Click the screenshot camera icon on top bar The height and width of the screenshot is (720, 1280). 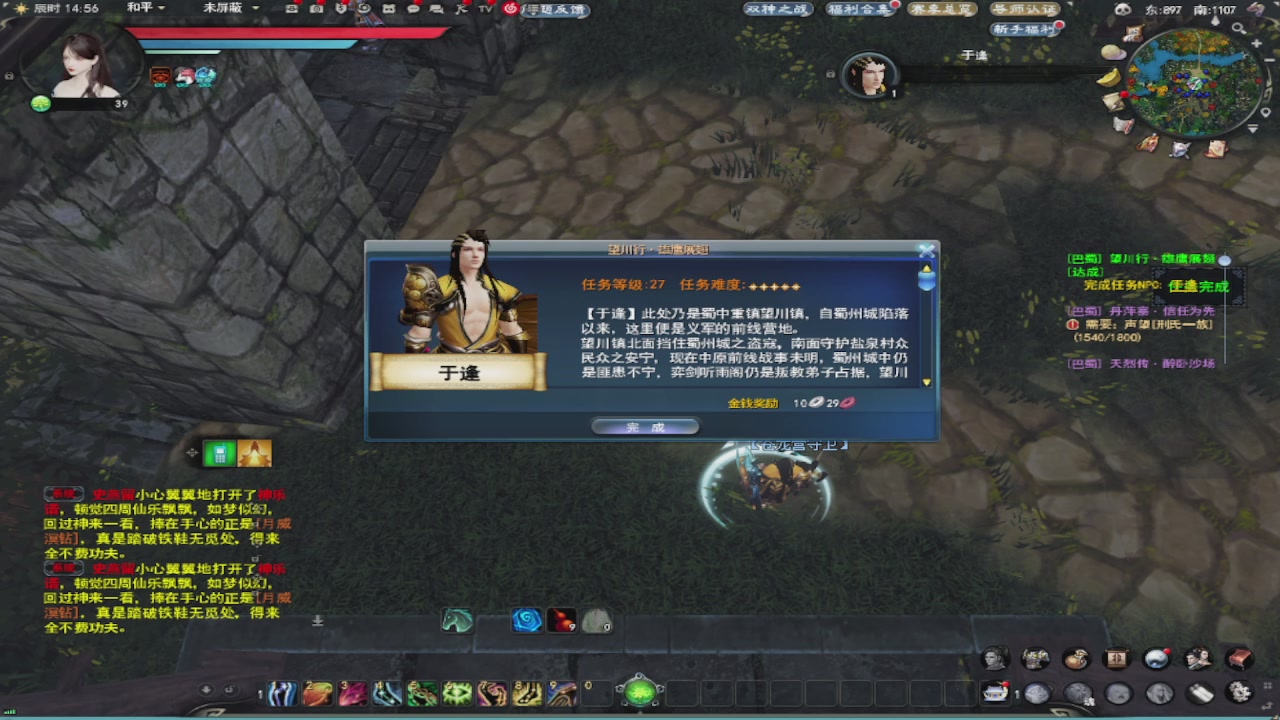coord(318,10)
